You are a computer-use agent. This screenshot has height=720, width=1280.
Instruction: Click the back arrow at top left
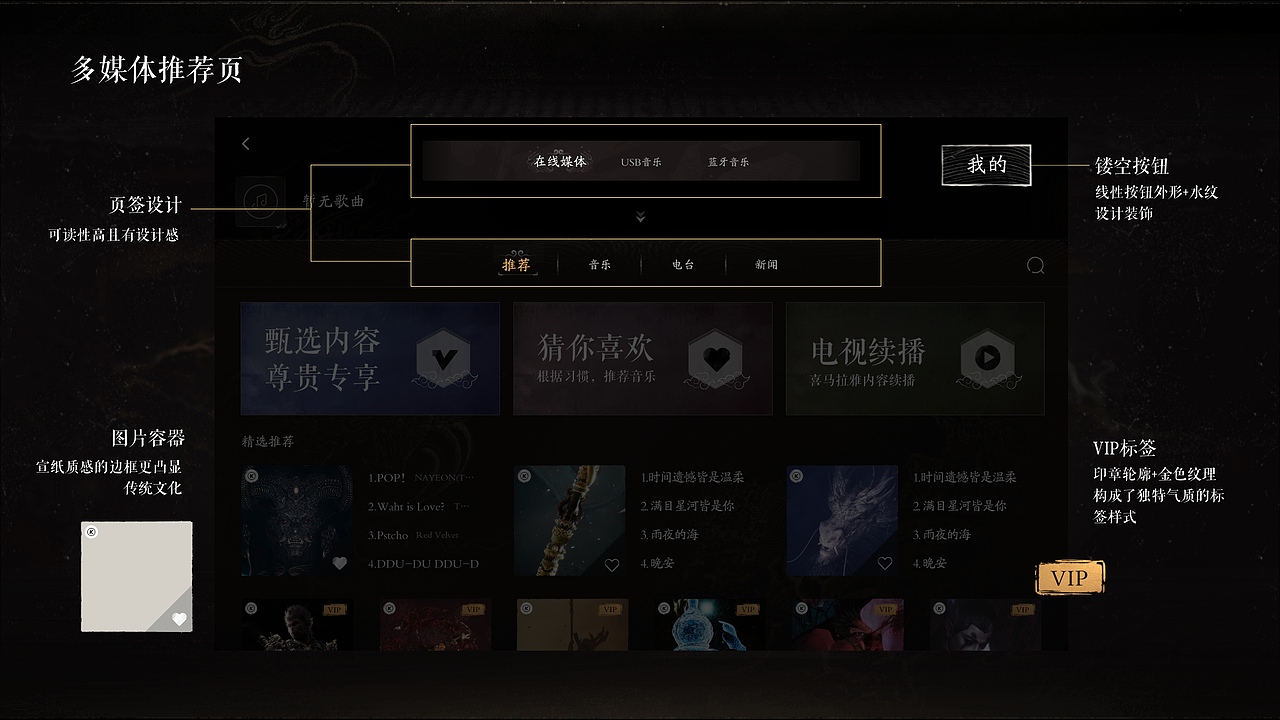(245, 143)
